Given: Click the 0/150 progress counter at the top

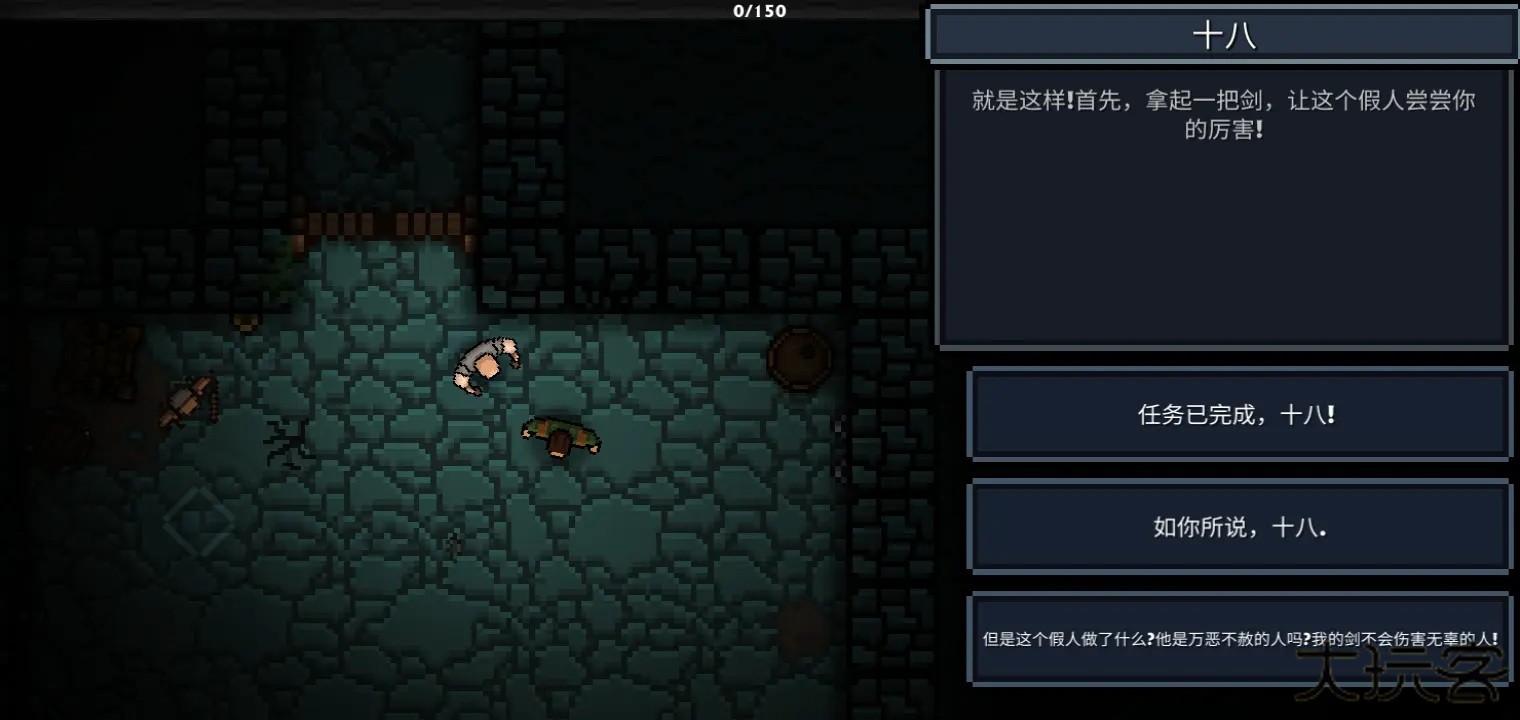Looking at the screenshot, I should [762, 12].
